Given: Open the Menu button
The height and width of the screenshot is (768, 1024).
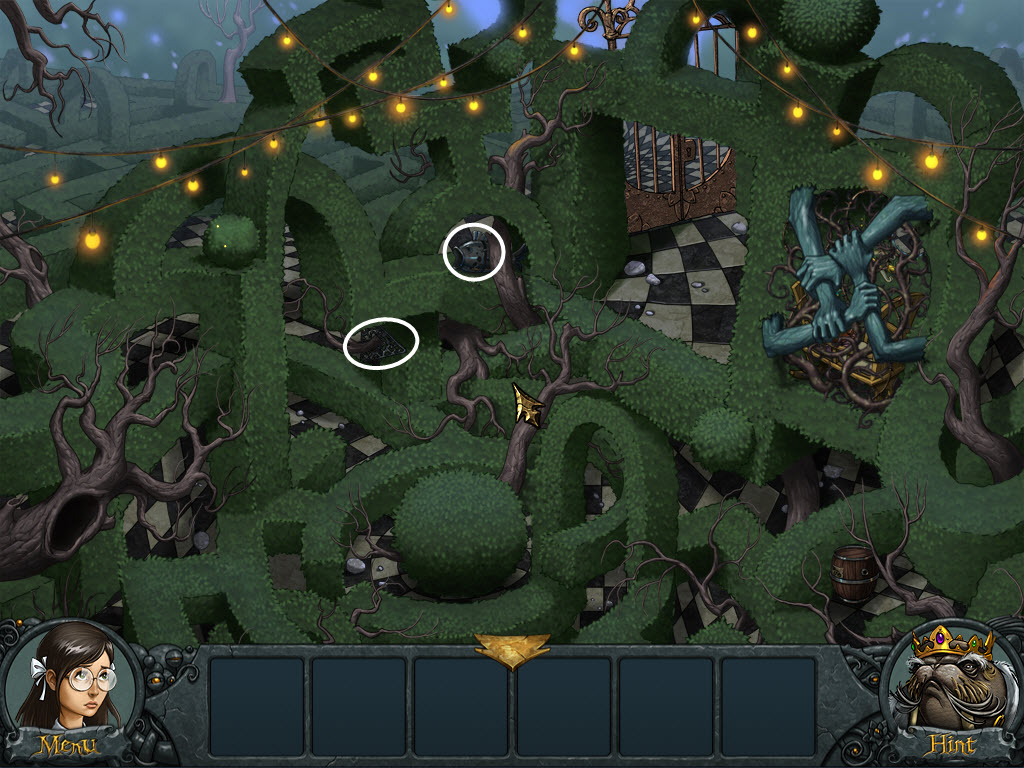Looking at the screenshot, I should [66, 744].
